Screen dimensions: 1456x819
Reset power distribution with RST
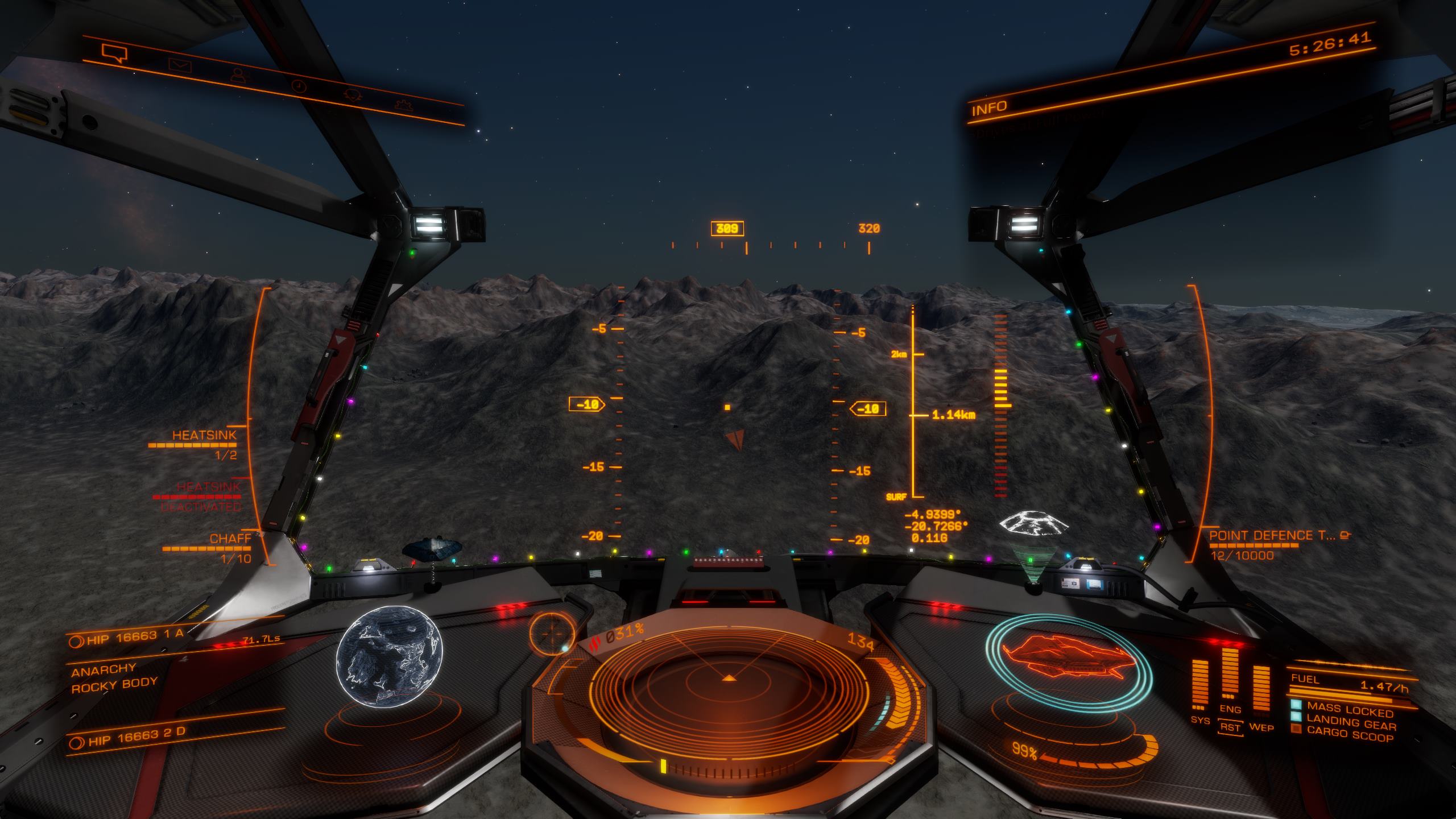[1230, 727]
